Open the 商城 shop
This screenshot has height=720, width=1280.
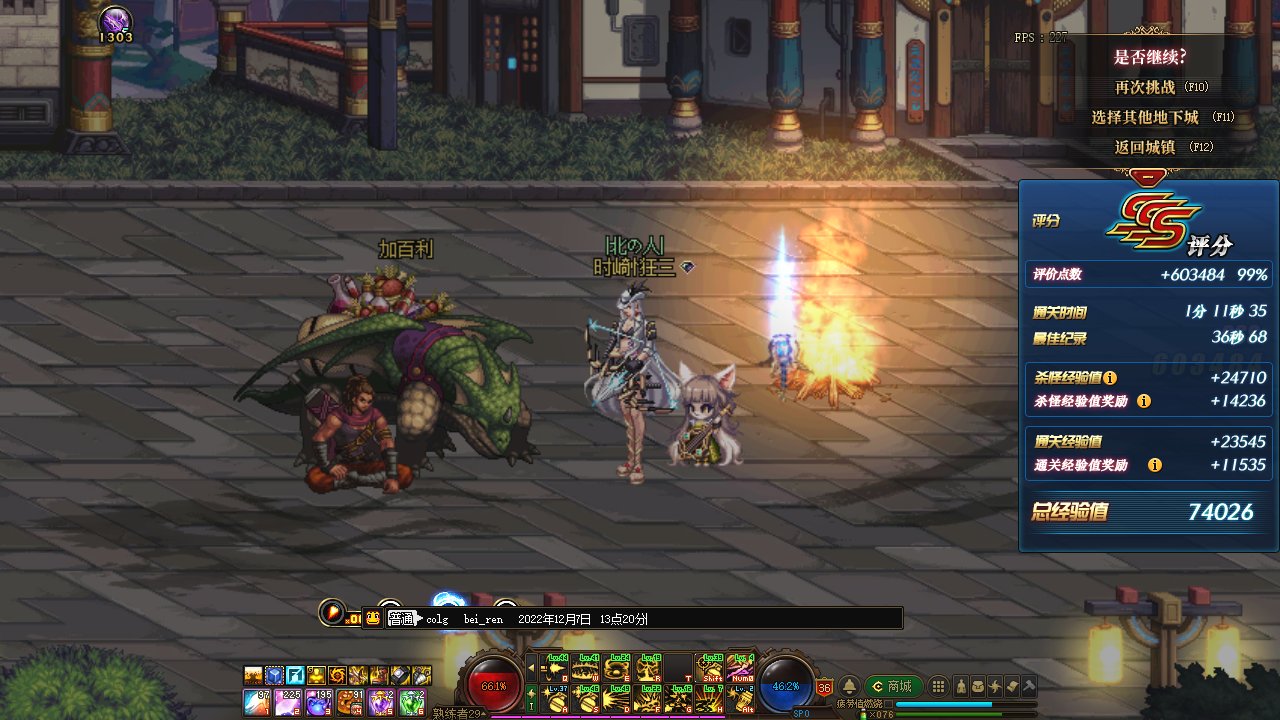pos(893,686)
